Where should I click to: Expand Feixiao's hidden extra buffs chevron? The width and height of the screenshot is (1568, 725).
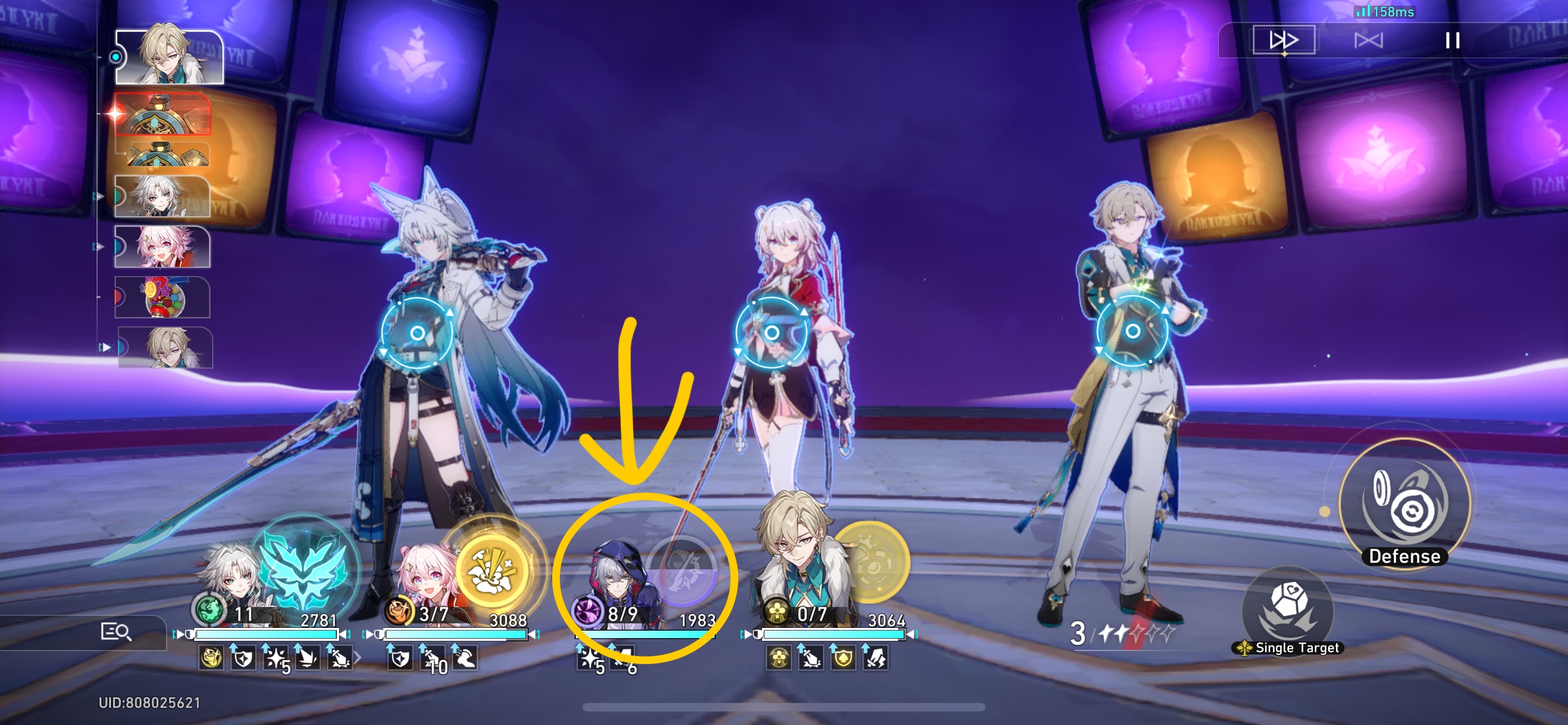point(358,658)
